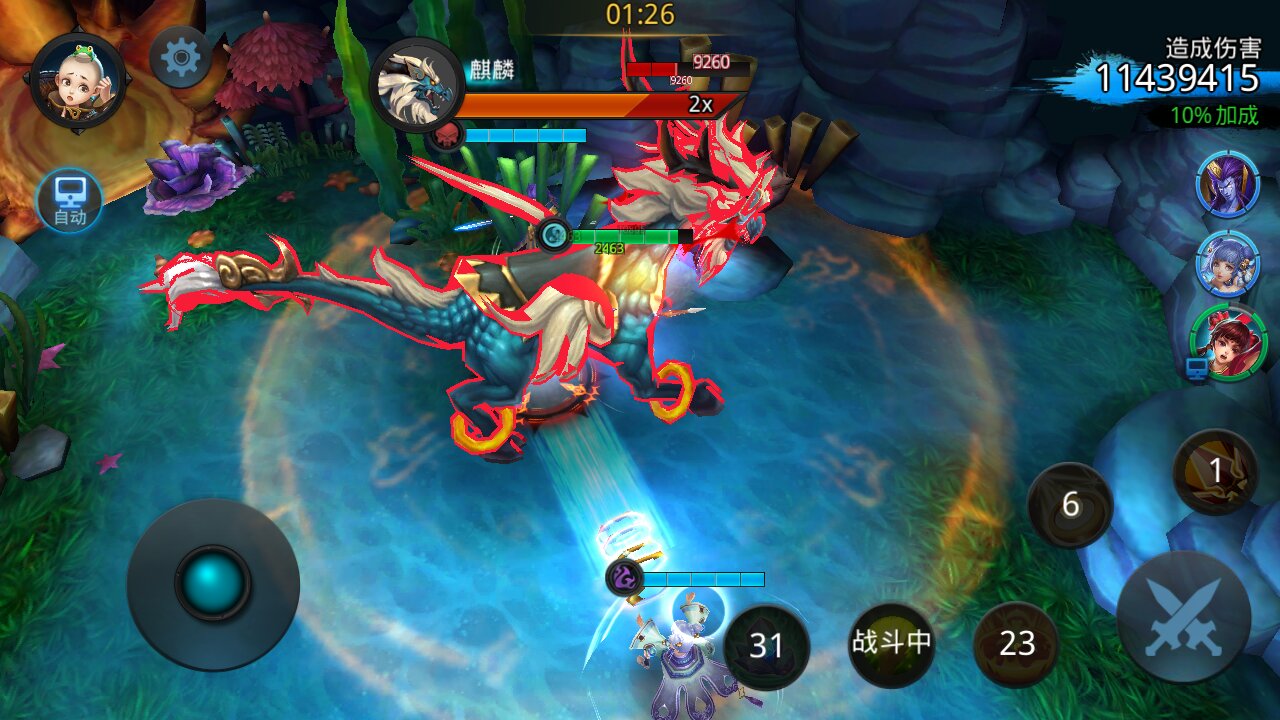1280x720 pixels.
Task: Open the settings gear menu
Action: click(181, 57)
